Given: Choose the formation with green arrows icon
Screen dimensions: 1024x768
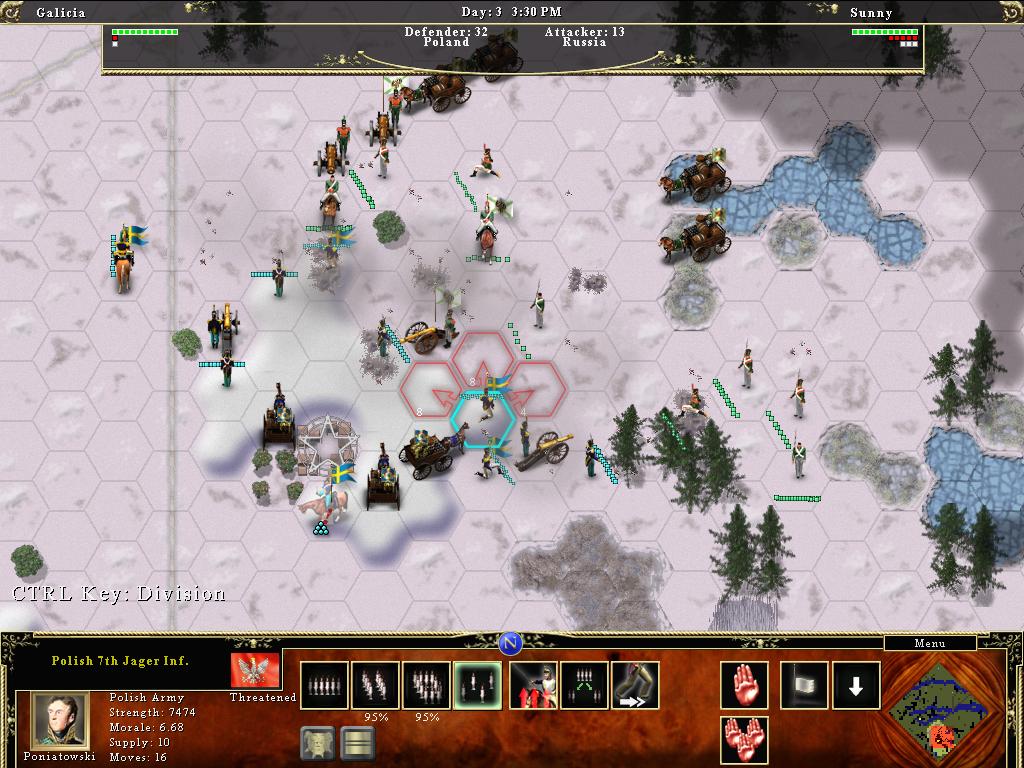Looking at the screenshot, I should tap(584, 685).
